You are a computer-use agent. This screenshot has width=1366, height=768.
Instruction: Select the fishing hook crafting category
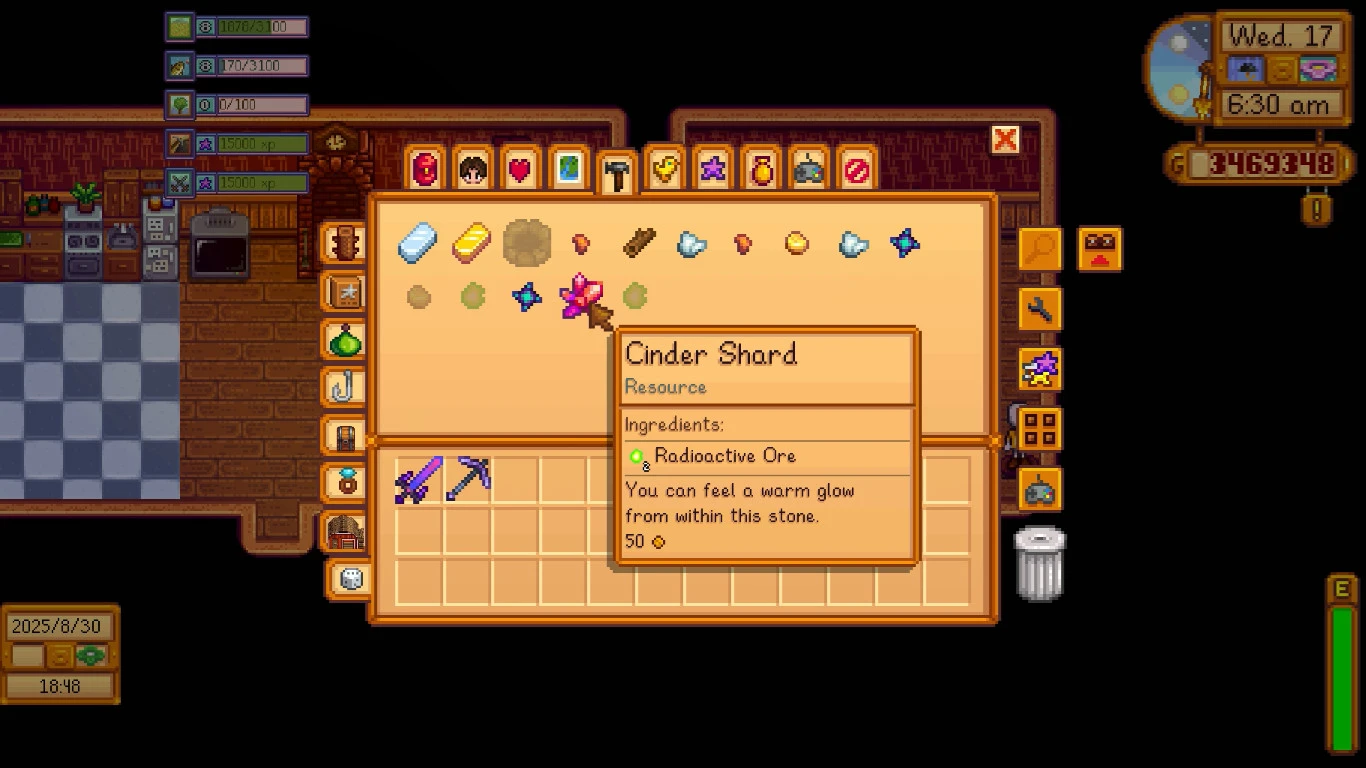[344, 387]
